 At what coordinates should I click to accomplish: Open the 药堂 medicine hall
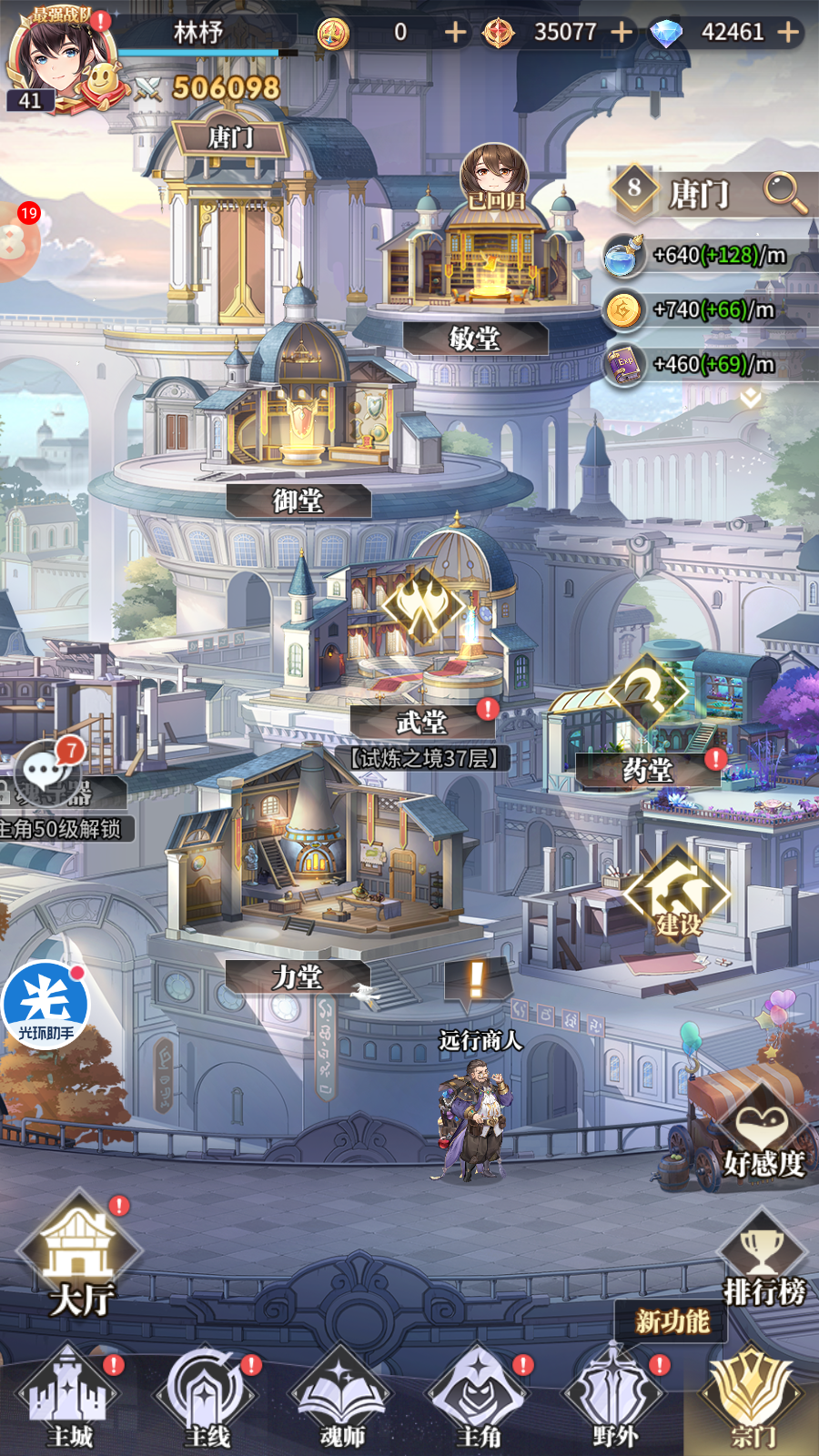pos(647,771)
